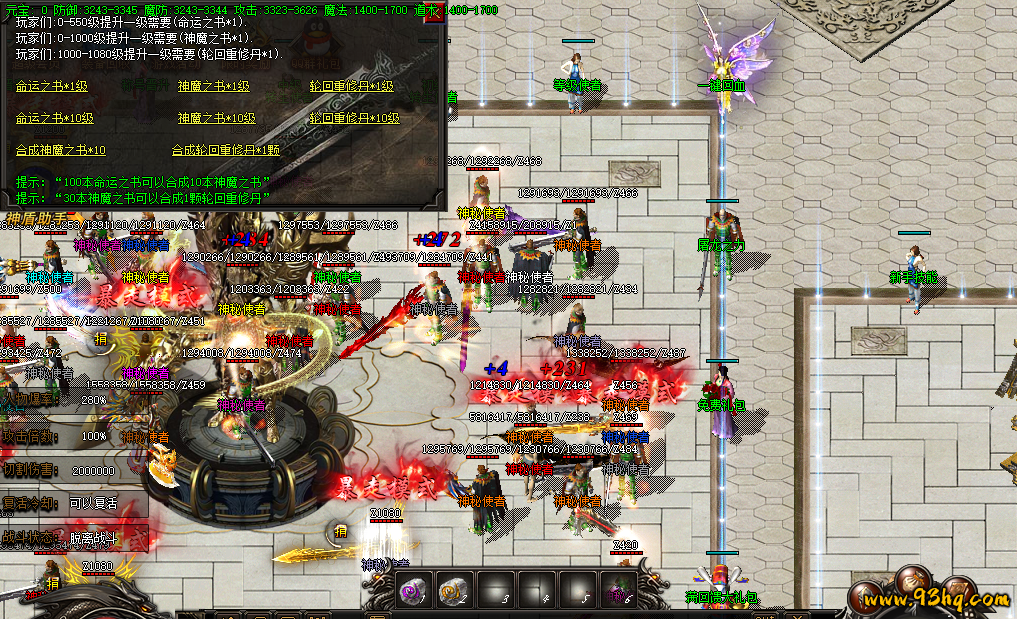Use the purple swirl stone in slot 1

coord(413,589)
